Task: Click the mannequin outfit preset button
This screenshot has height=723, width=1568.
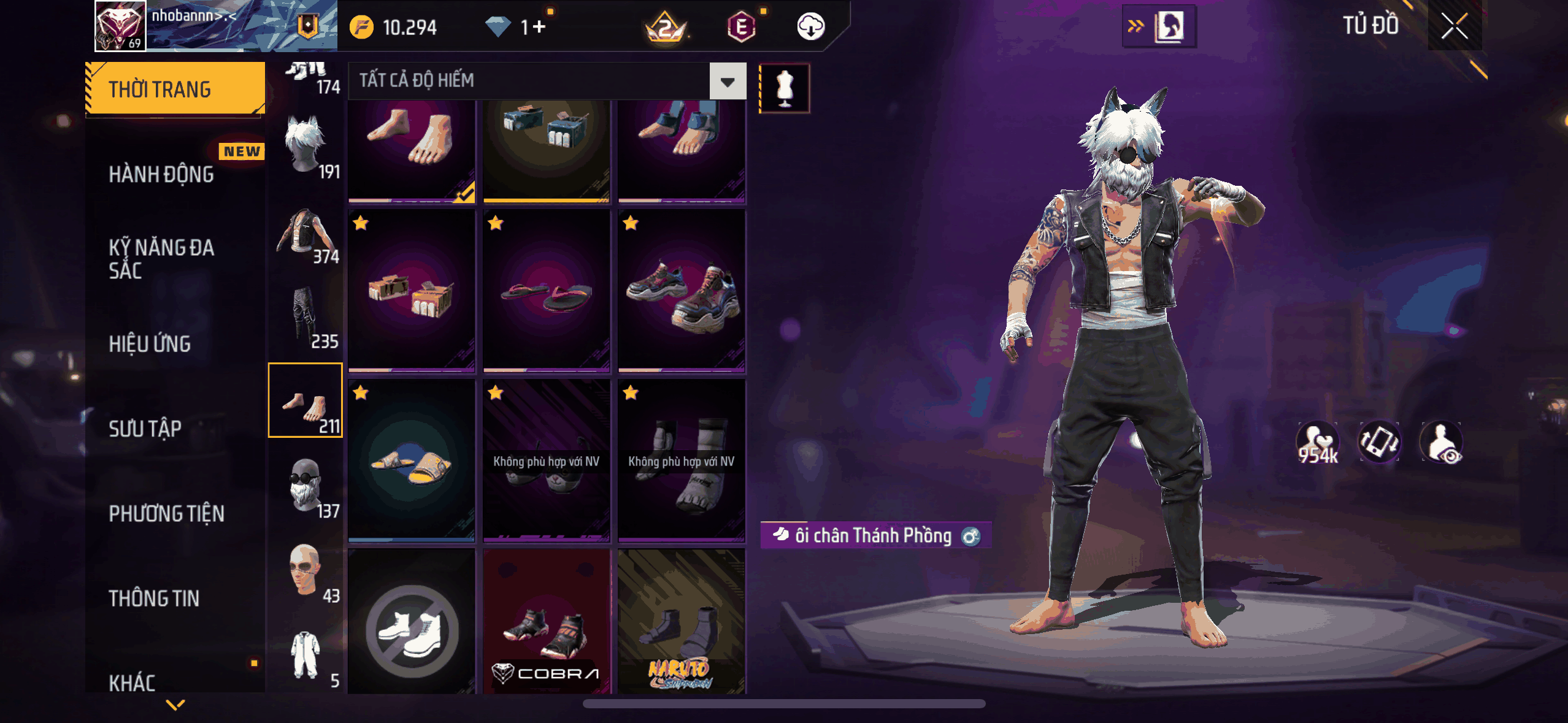Action: [785, 88]
